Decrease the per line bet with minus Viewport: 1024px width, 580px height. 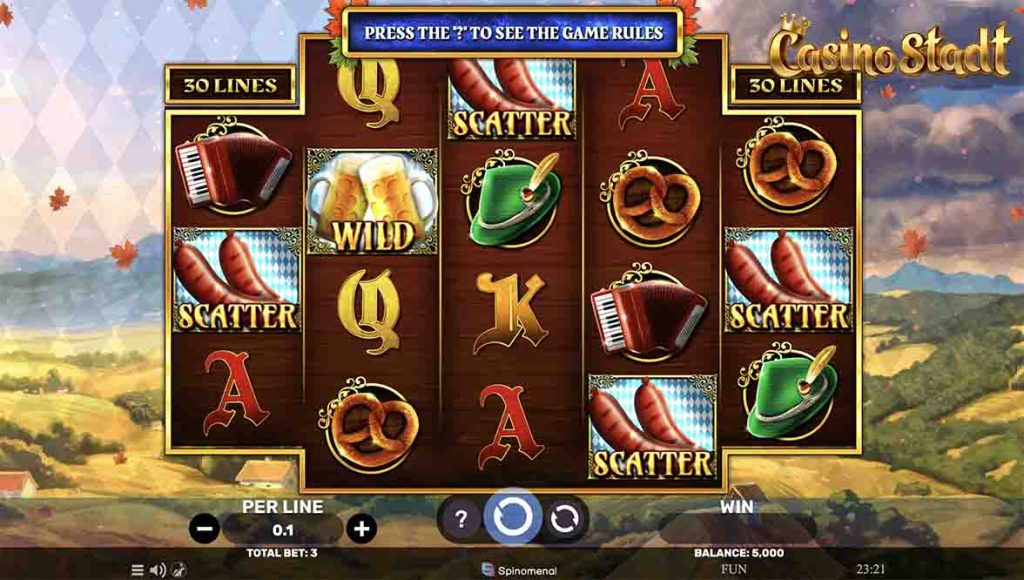coord(204,528)
